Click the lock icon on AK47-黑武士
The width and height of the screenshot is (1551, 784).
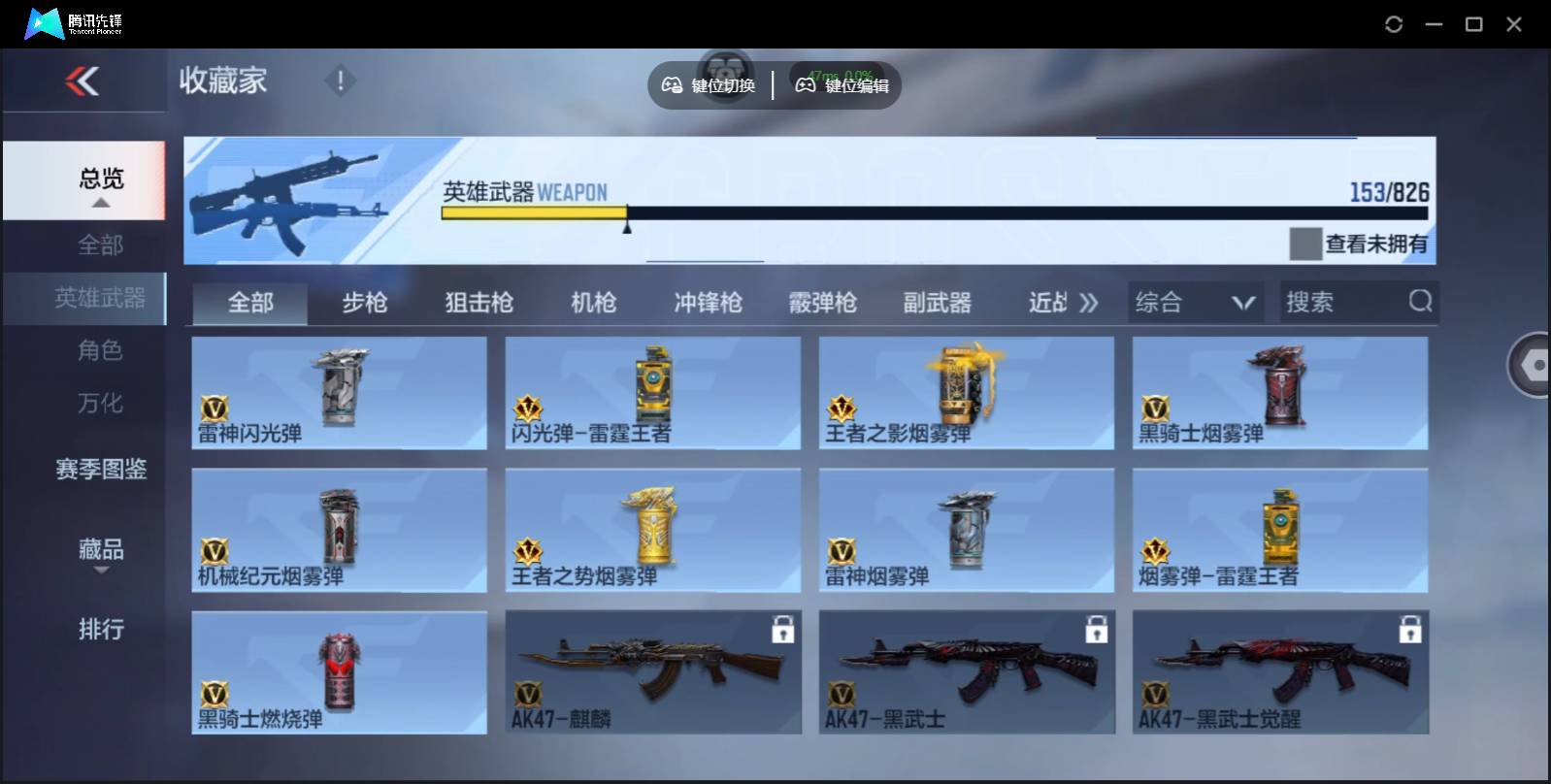[1098, 629]
